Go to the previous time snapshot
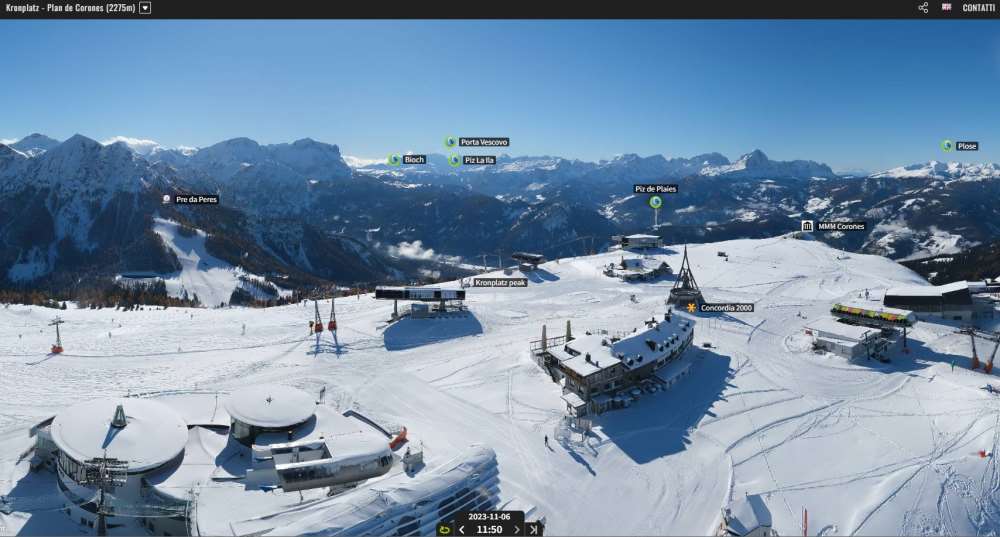The height and width of the screenshot is (537, 1000). [x=462, y=530]
